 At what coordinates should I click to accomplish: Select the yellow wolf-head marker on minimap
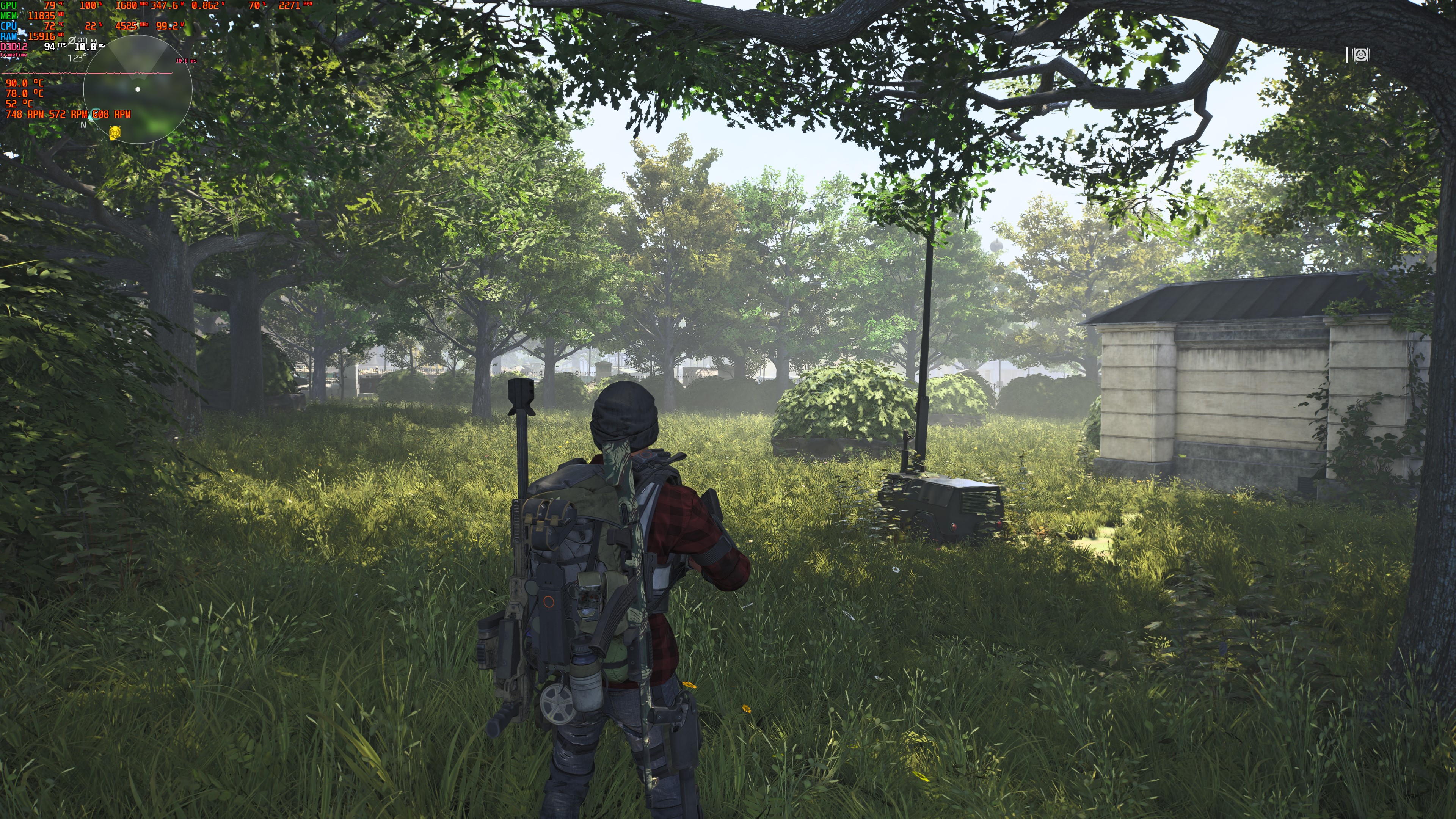coord(115,133)
